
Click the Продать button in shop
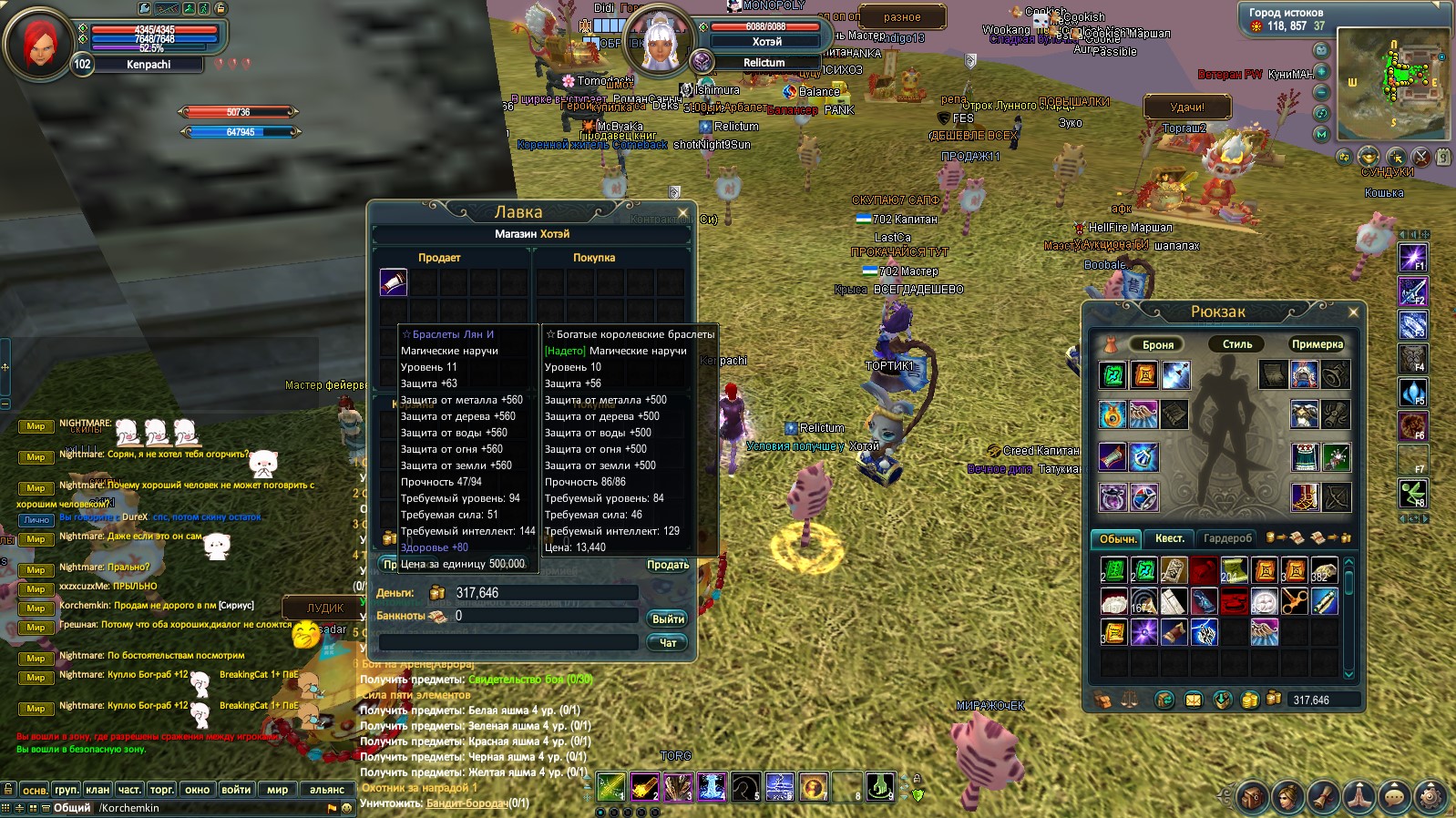pyautogui.click(x=667, y=565)
